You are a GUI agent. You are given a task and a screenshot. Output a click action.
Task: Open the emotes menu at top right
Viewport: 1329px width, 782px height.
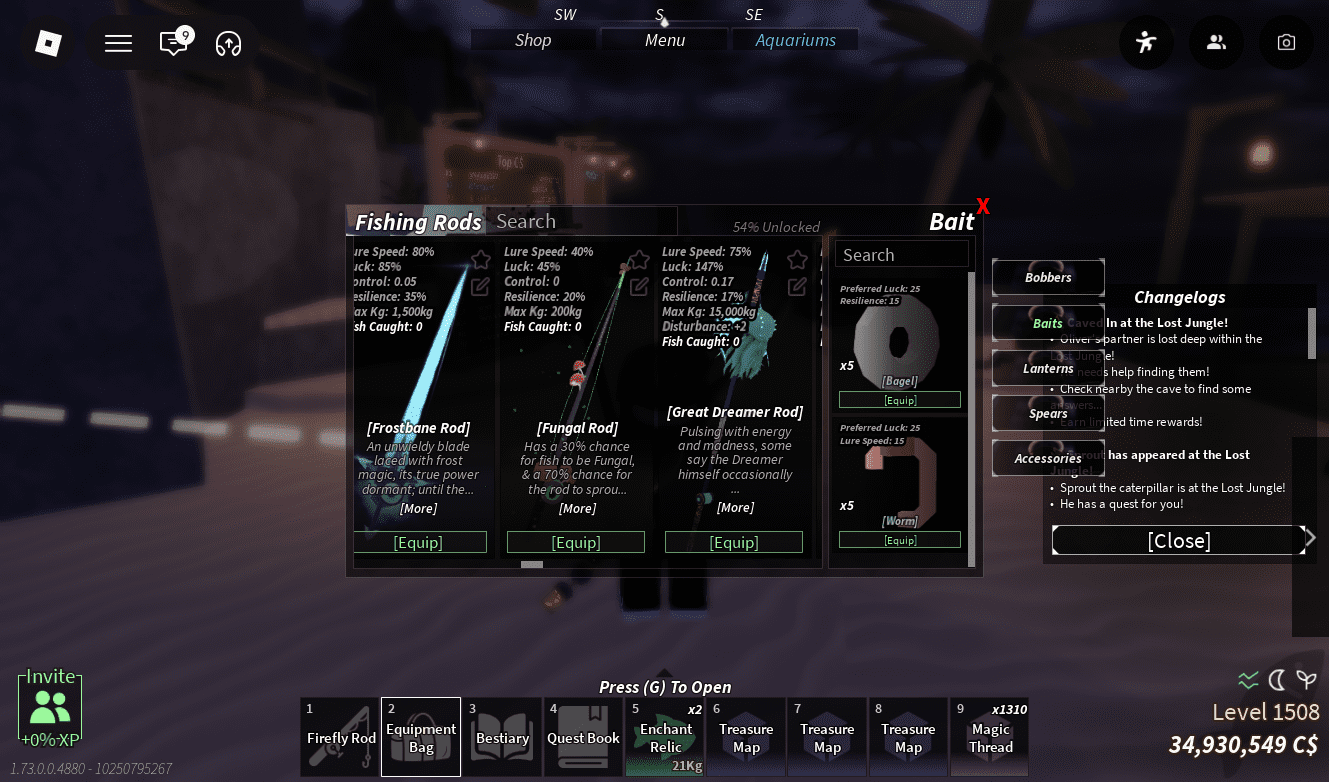tap(1146, 42)
